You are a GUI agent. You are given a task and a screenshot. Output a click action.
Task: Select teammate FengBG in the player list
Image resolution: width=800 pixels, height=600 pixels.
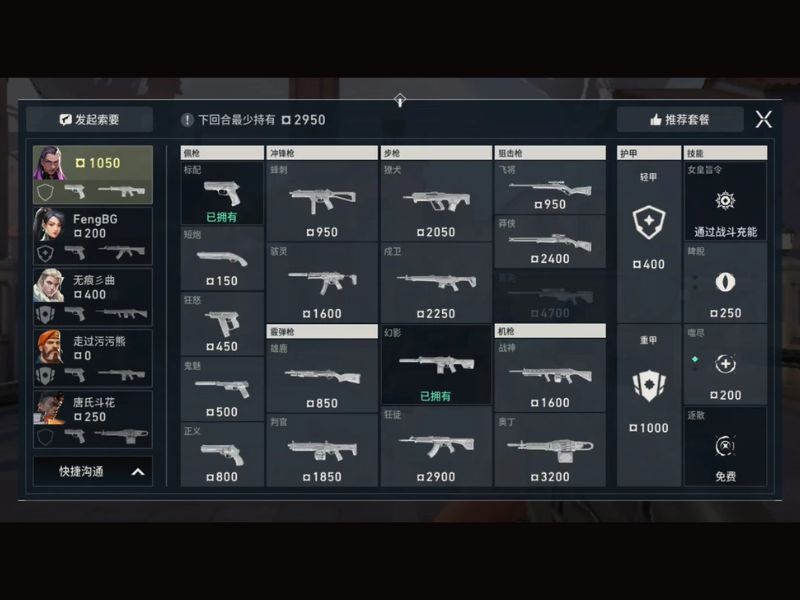(x=93, y=236)
